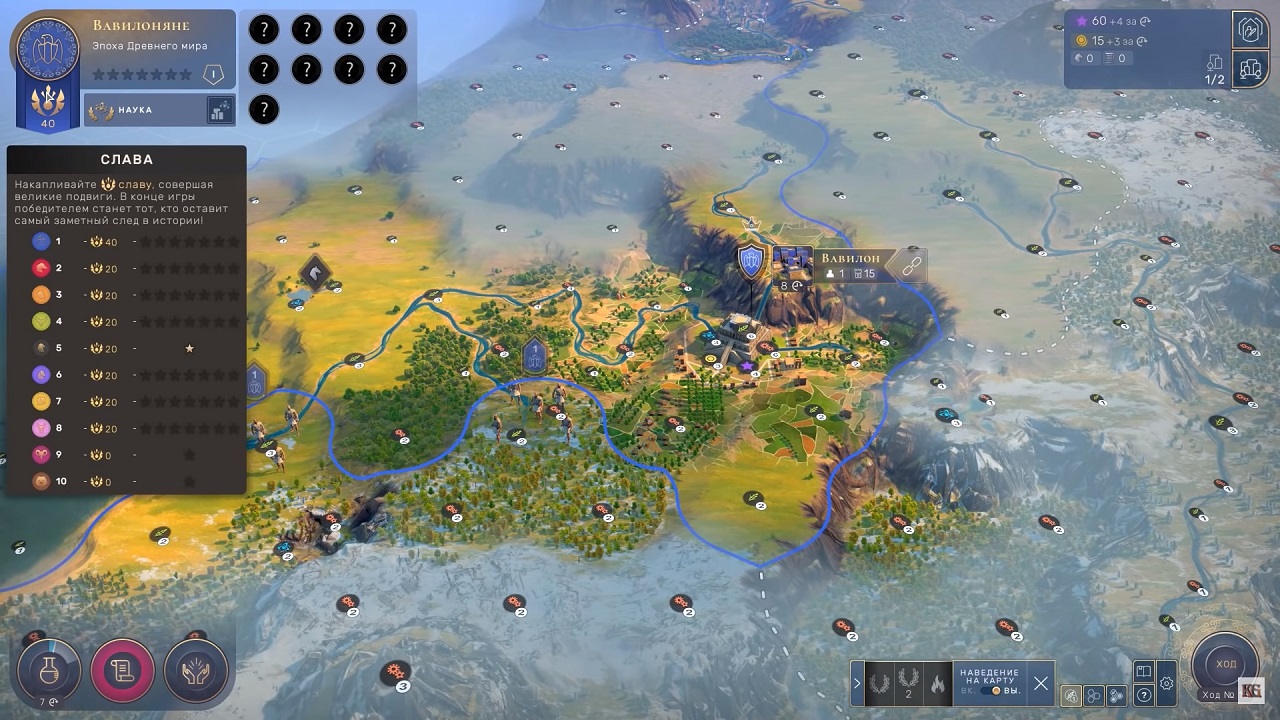The image size is (1280, 720).
Task: Open the leader shield icon top right
Action: [x=1250, y=29]
